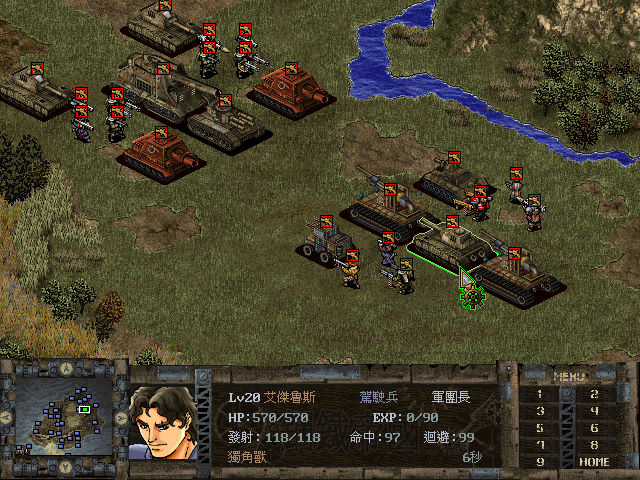Image resolution: width=640 pixels, height=480 pixels.
Task: Open the MENU button
Action: [x=568, y=377]
